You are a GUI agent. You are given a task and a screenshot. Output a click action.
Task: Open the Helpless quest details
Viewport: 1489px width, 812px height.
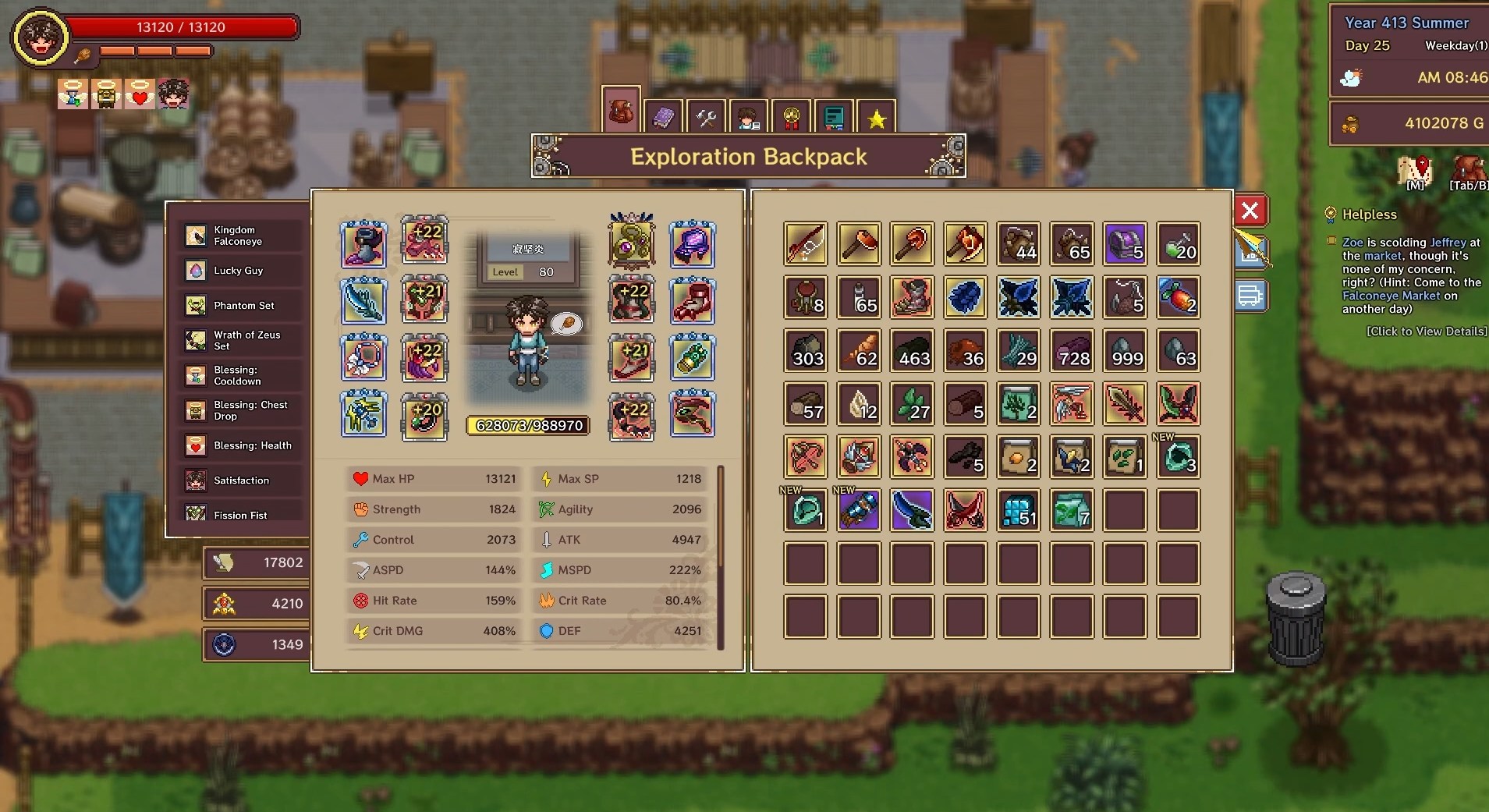click(1426, 331)
